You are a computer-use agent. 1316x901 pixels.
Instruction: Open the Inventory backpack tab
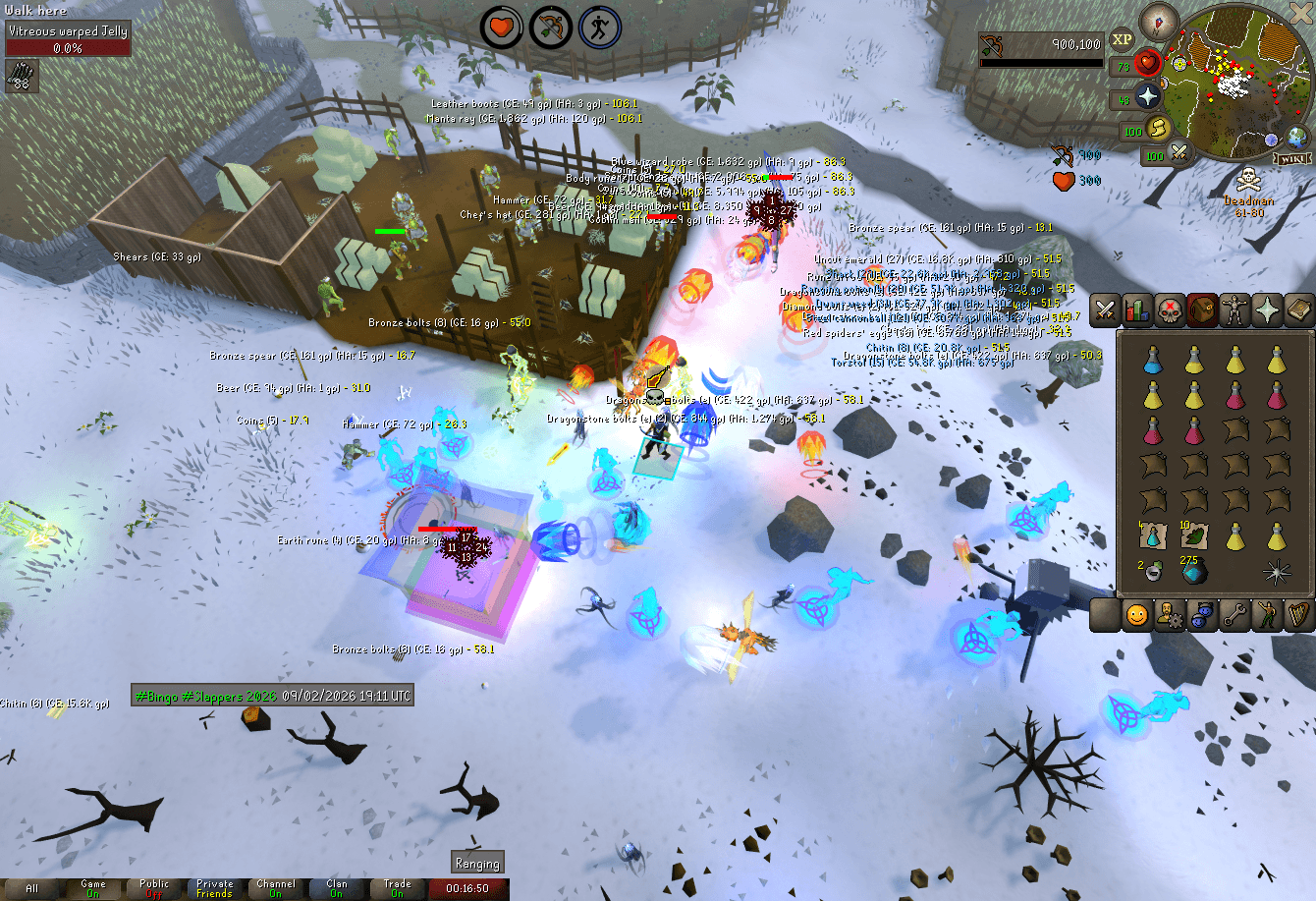(x=1200, y=311)
